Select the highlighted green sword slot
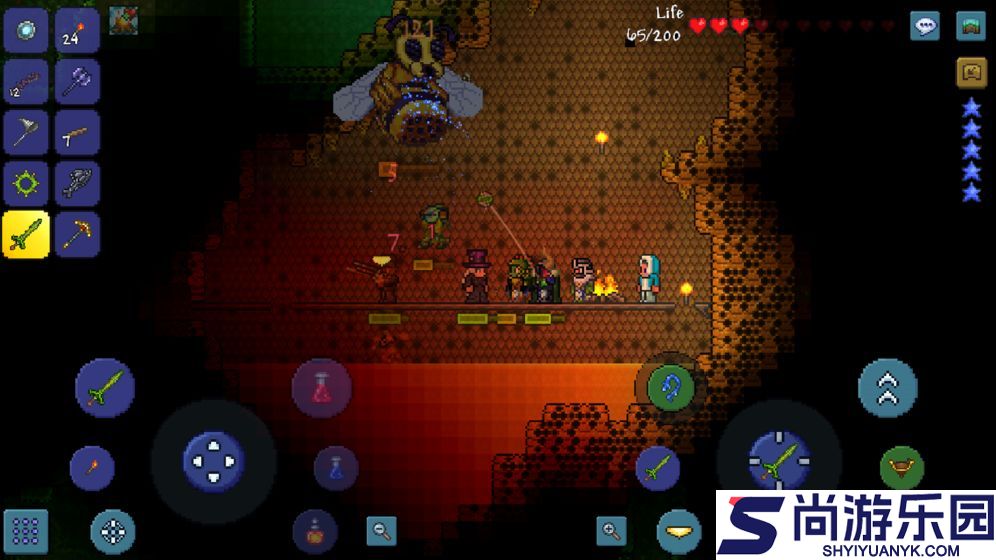996x560 pixels. click(x=26, y=235)
